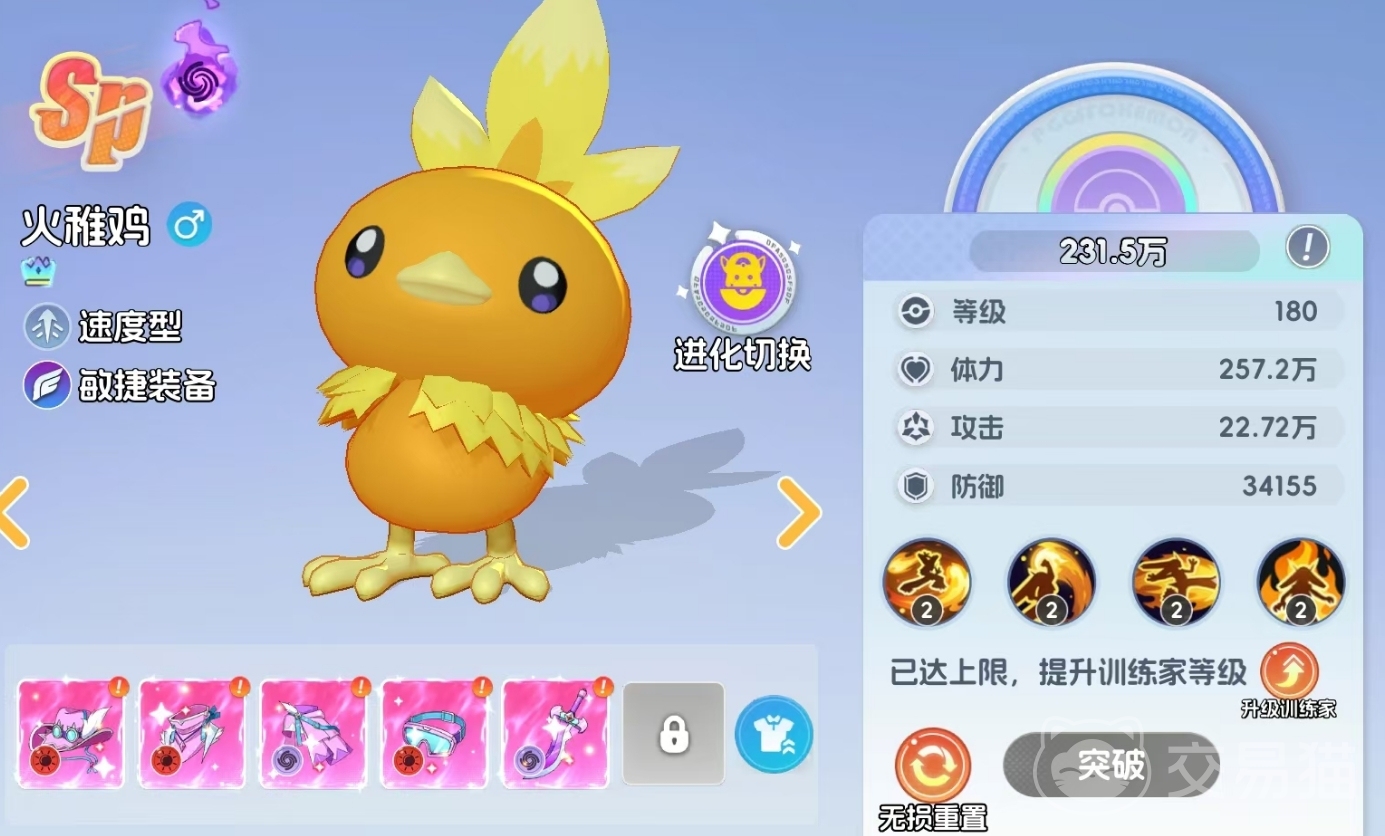Choose the pink cape equipment slot
The height and width of the screenshot is (836, 1385).
pyautogui.click(x=313, y=733)
